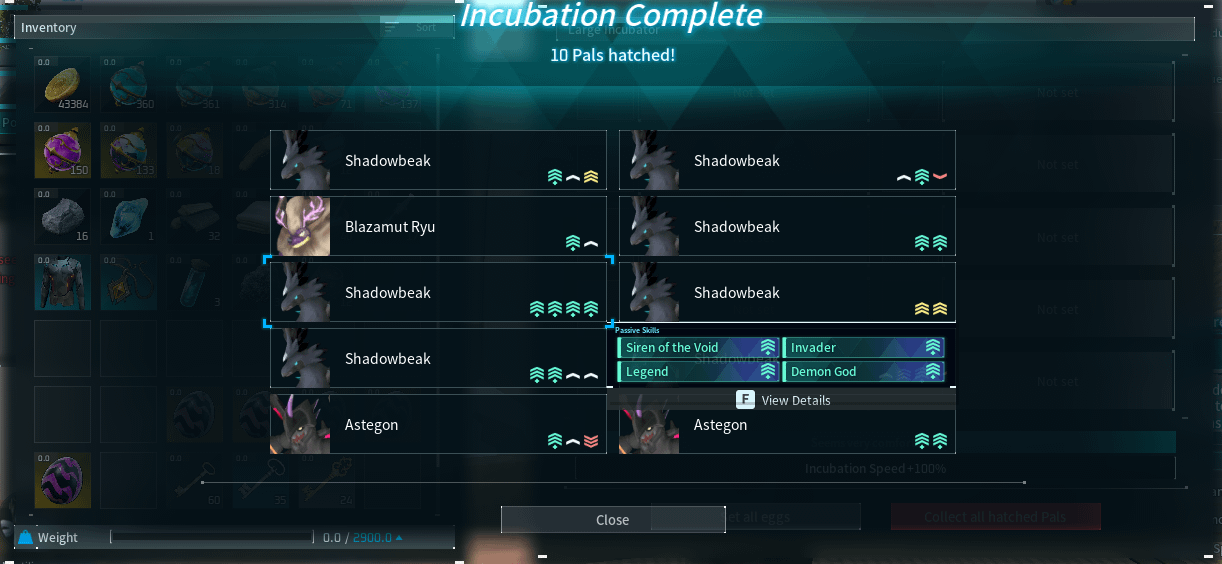Choose the Shadowbeak with two gold passive icons

coord(787,293)
